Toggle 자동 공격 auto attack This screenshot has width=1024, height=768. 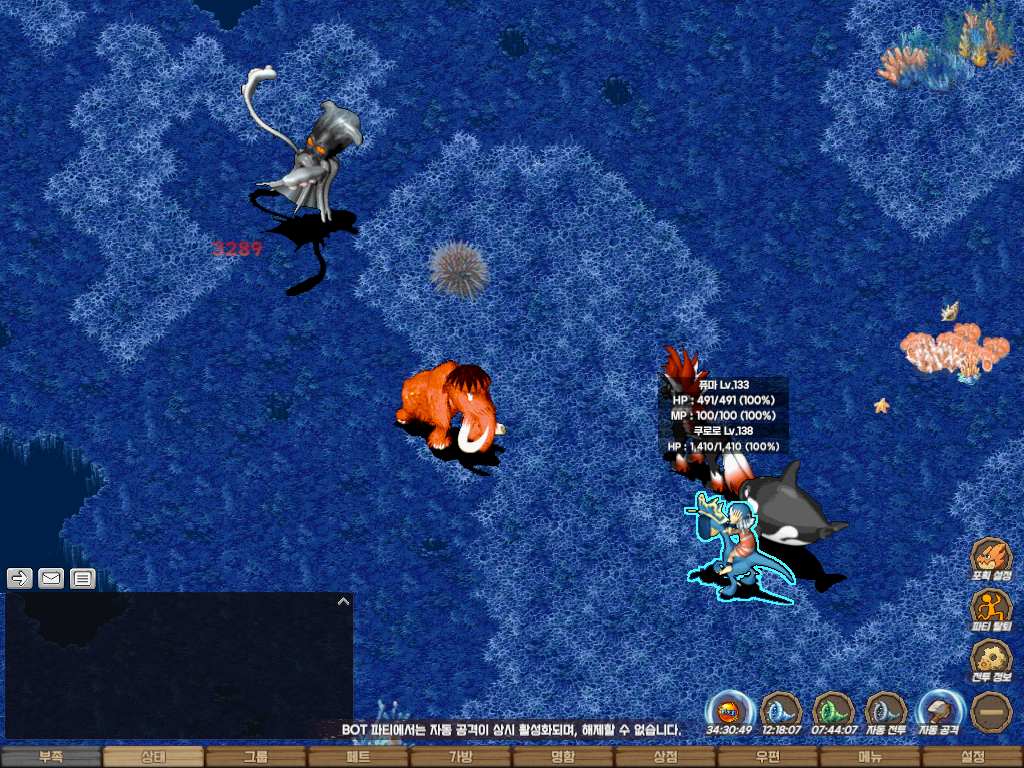[x=940, y=712]
